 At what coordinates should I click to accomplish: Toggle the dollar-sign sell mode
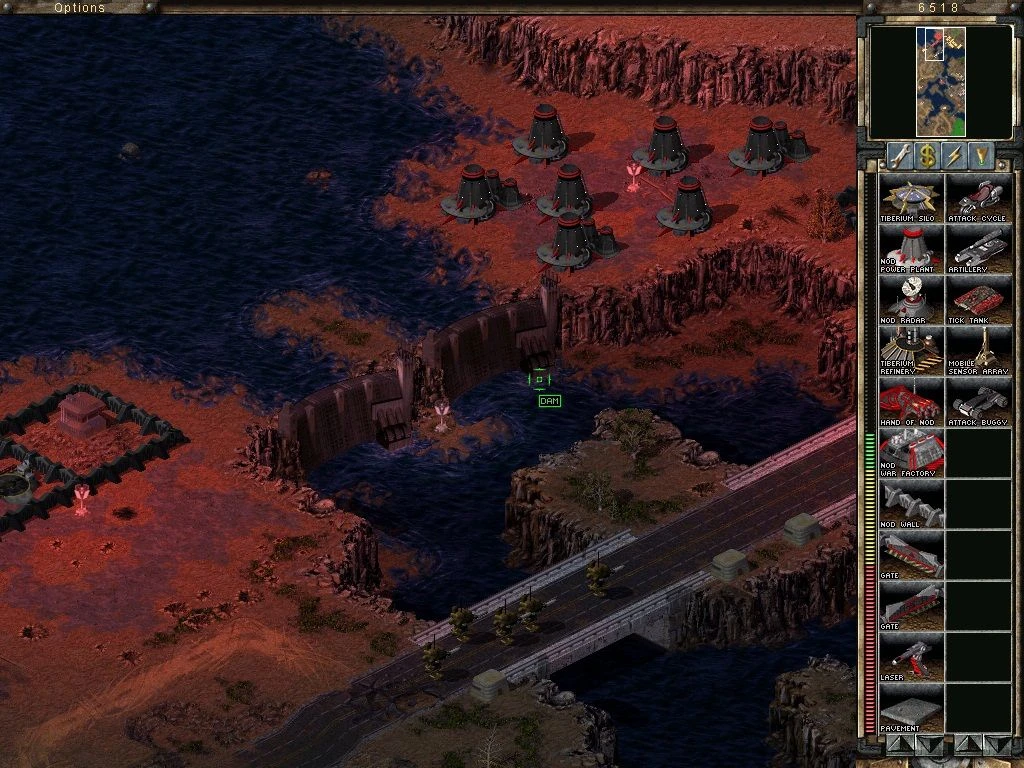[x=928, y=155]
